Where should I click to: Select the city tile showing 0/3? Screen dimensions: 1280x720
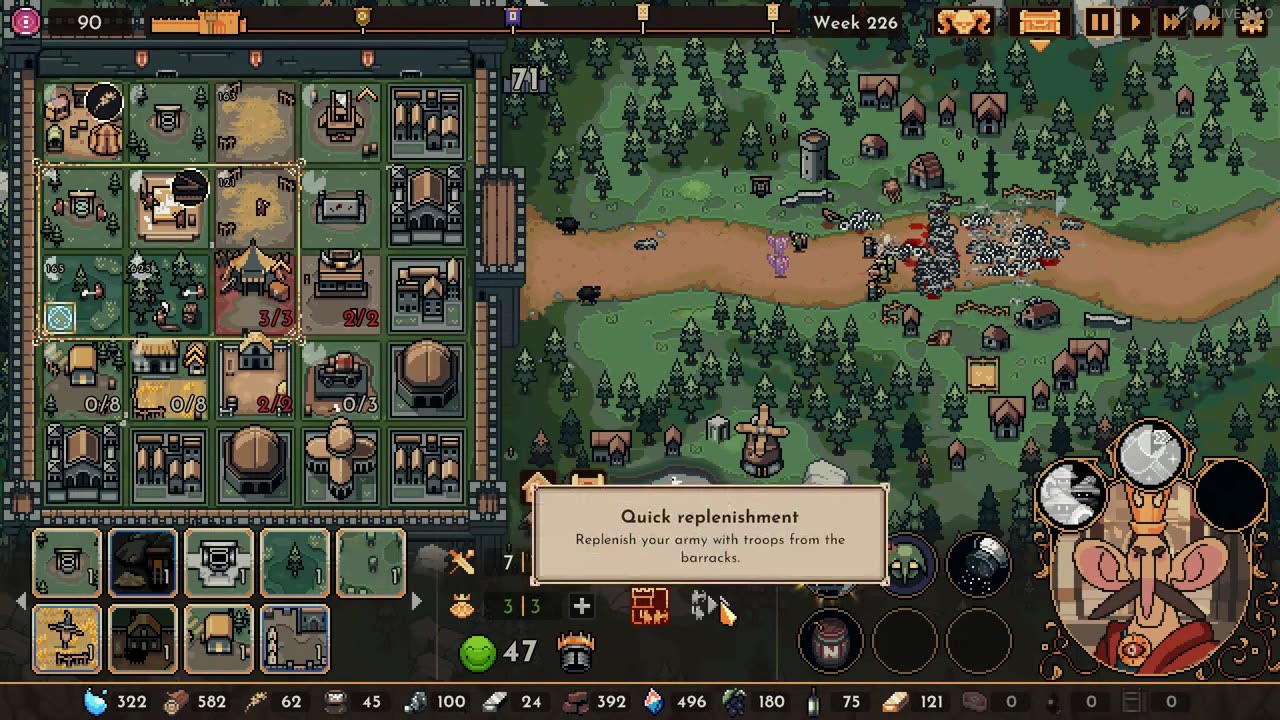341,381
